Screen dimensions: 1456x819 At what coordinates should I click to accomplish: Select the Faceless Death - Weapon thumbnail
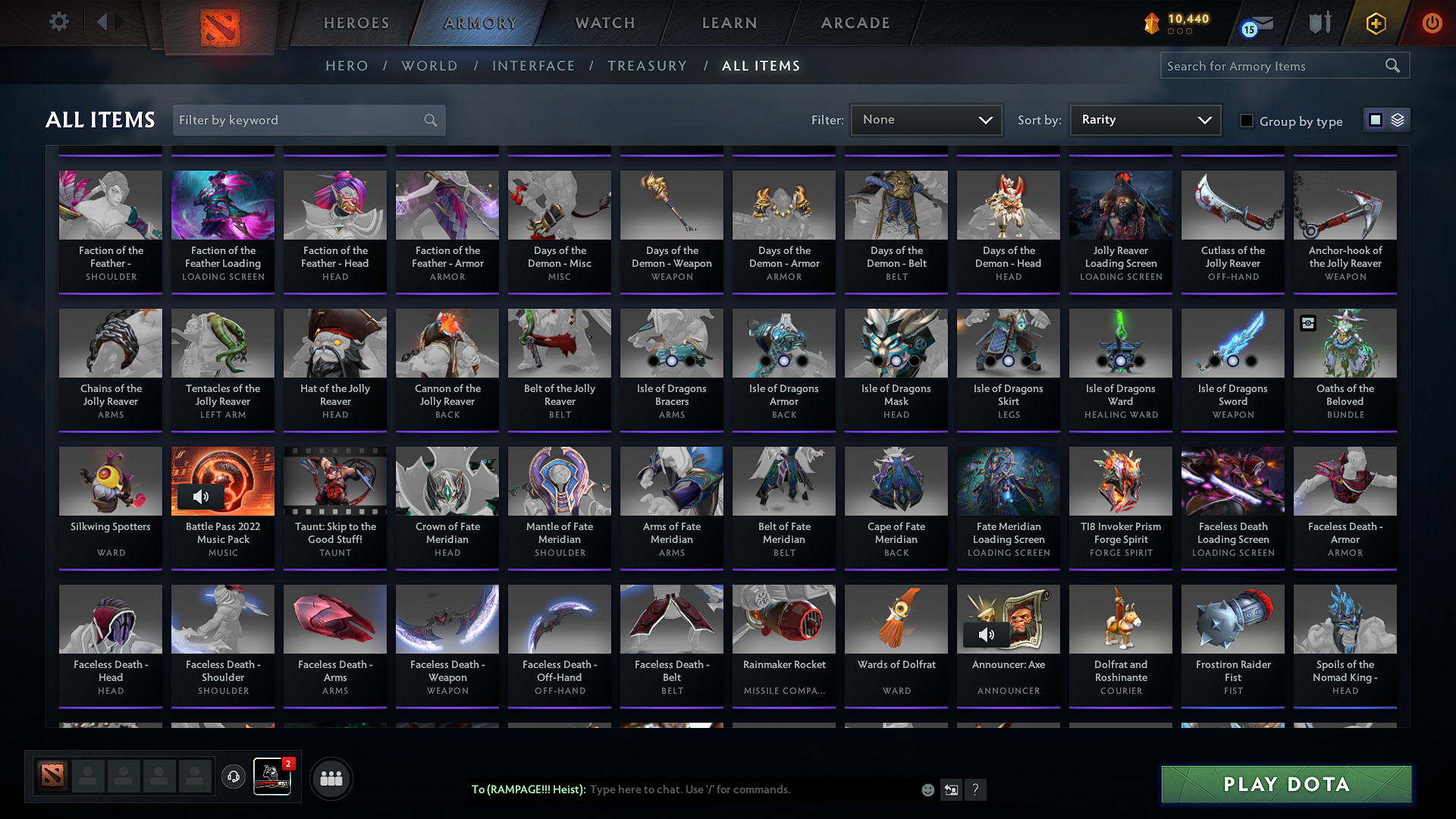pyautogui.click(x=447, y=619)
